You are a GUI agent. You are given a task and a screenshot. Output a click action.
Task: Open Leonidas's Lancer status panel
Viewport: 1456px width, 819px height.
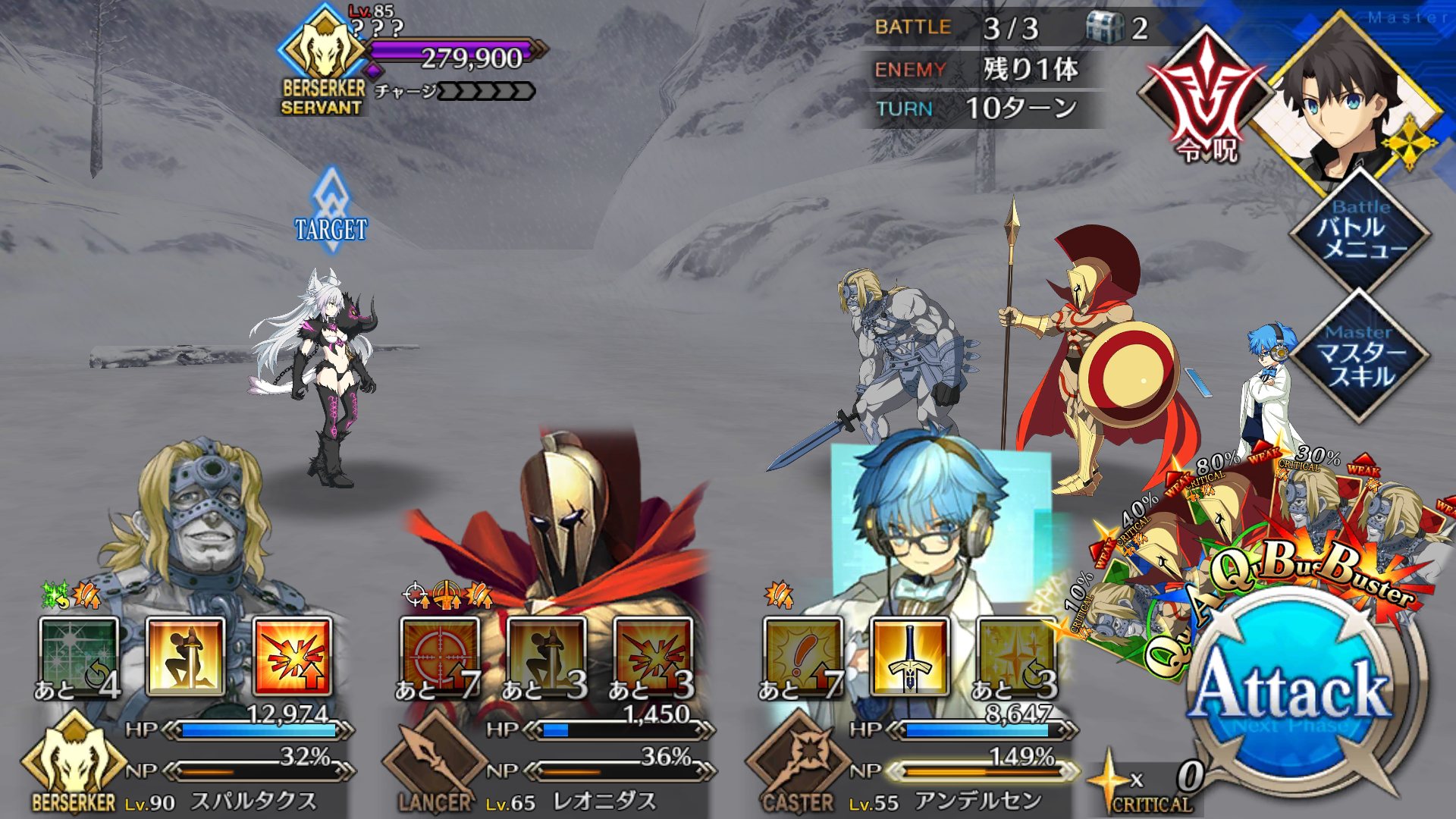click(x=435, y=762)
